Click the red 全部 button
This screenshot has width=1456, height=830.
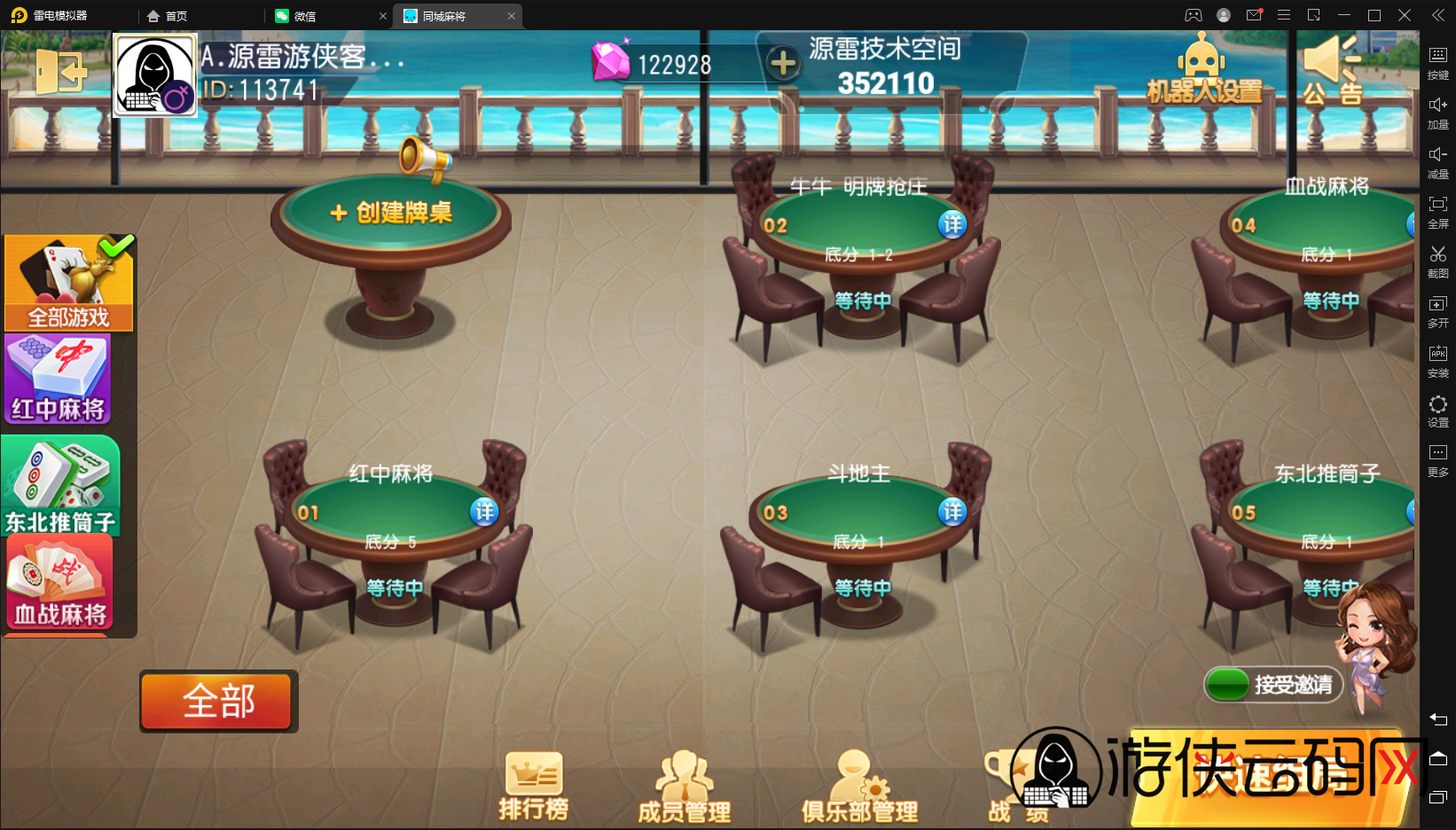click(x=217, y=701)
